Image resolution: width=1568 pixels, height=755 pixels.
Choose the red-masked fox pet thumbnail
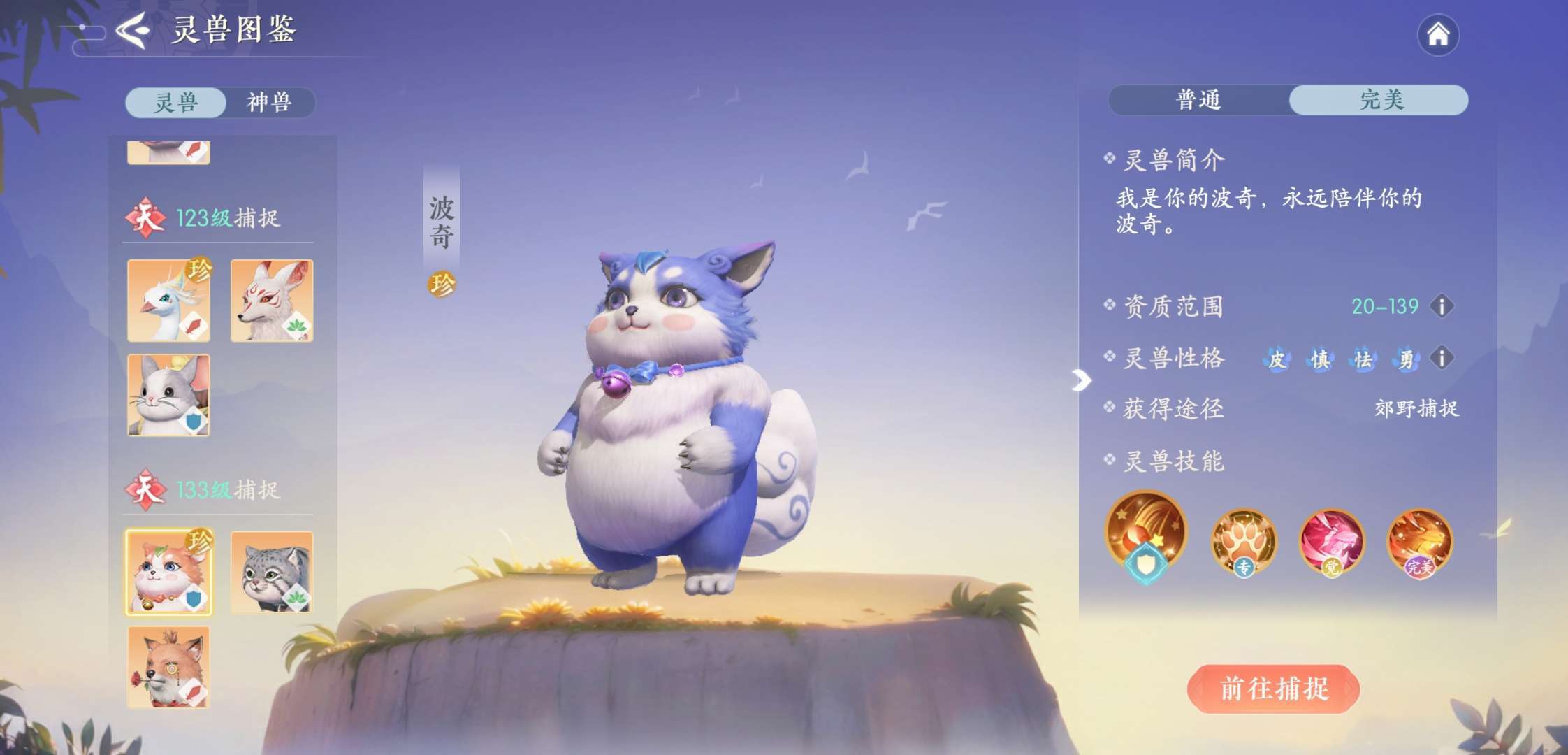coord(272,301)
